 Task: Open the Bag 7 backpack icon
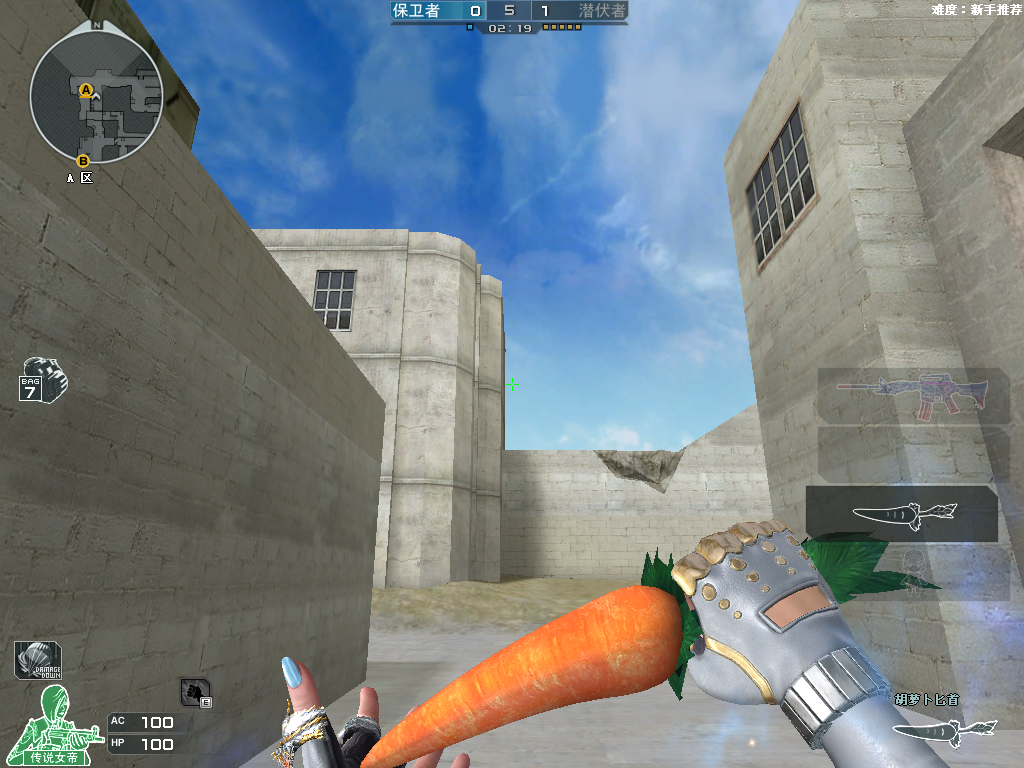(43, 380)
